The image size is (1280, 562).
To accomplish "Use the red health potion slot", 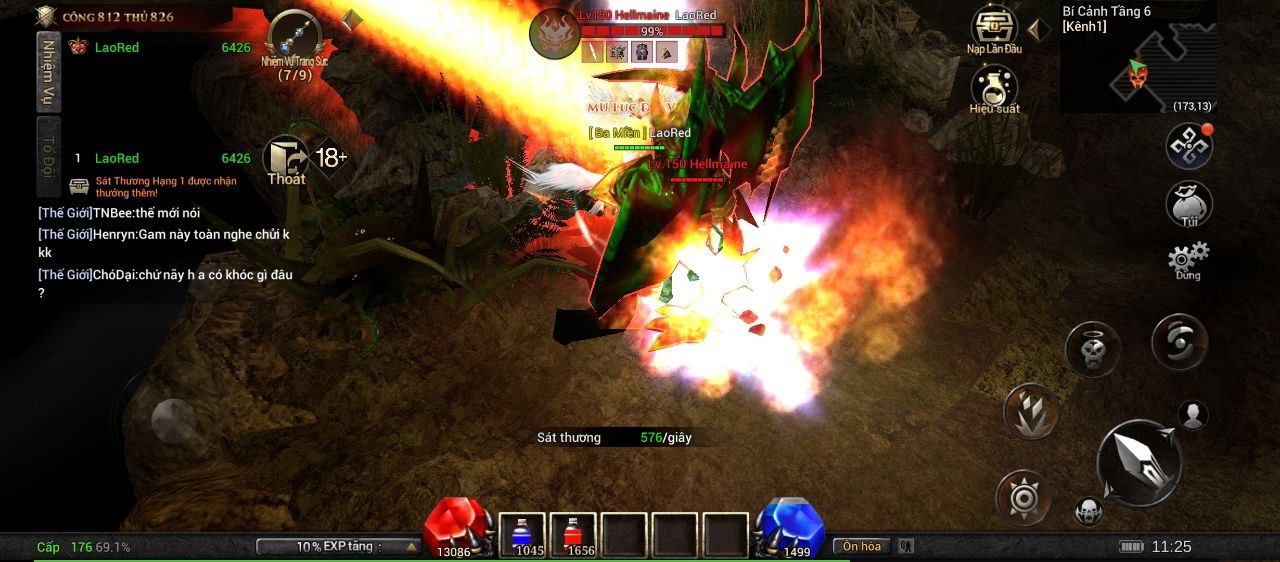I will point(573,535).
